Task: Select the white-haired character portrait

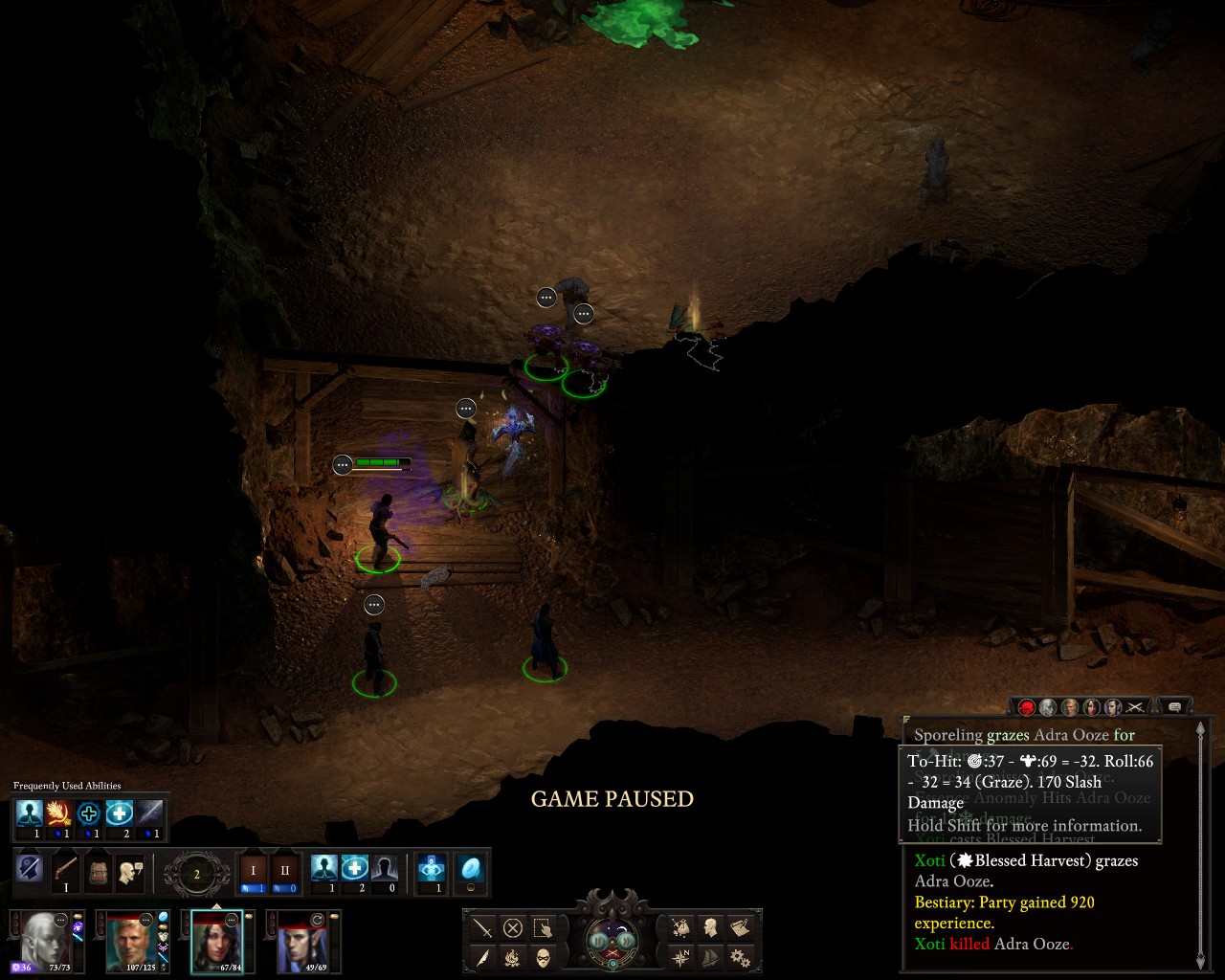Action: pyautogui.click(x=44, y=939)
